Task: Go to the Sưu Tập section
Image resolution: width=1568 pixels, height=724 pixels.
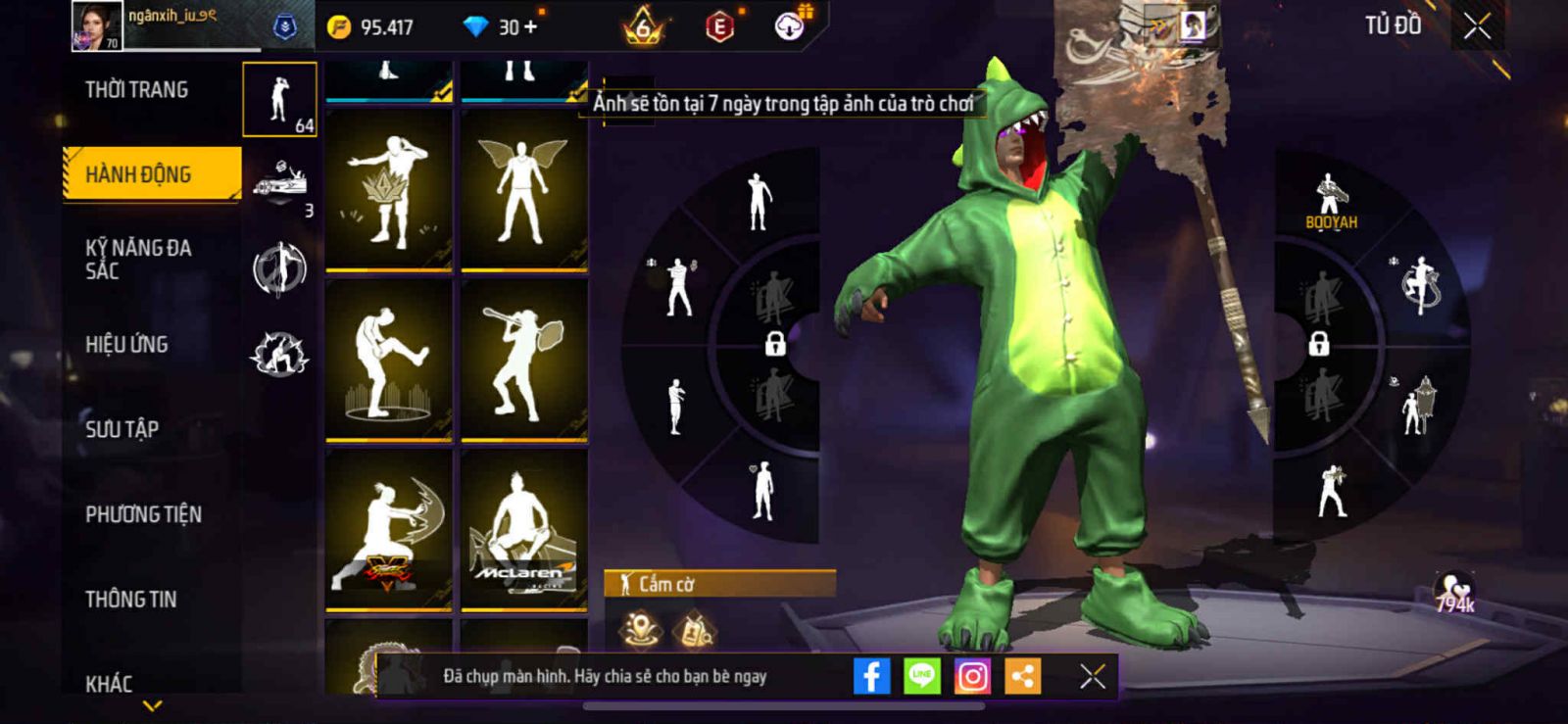Action: [122, 429]
